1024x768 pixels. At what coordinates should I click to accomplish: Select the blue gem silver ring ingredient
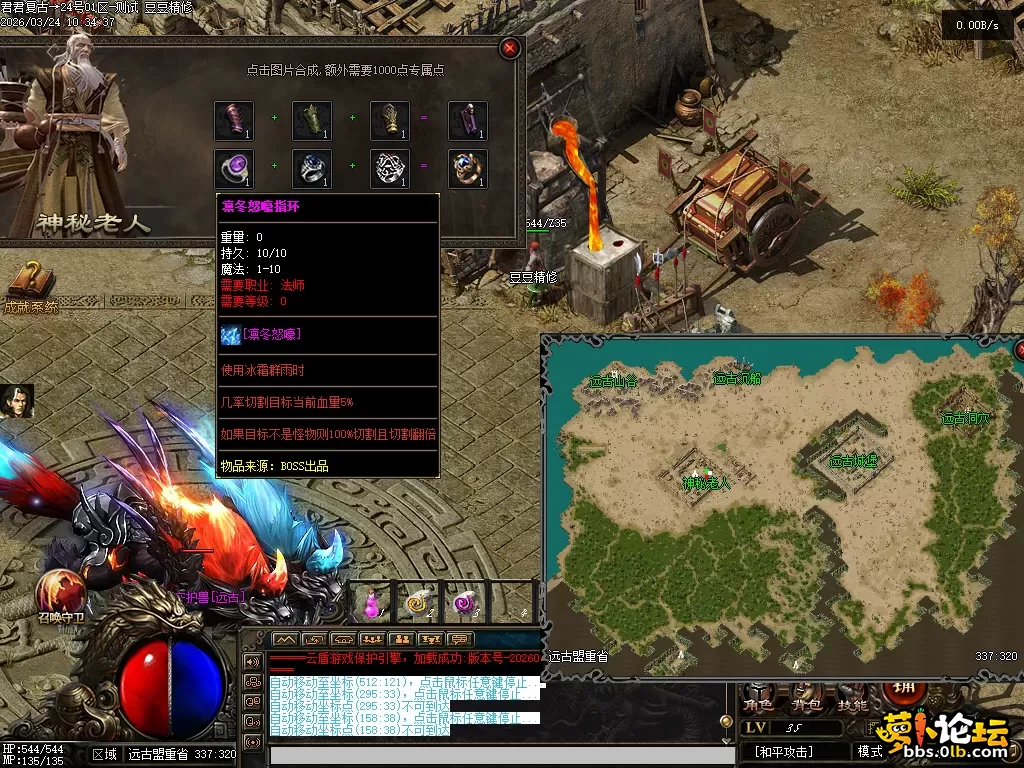[x=312, y=168]
